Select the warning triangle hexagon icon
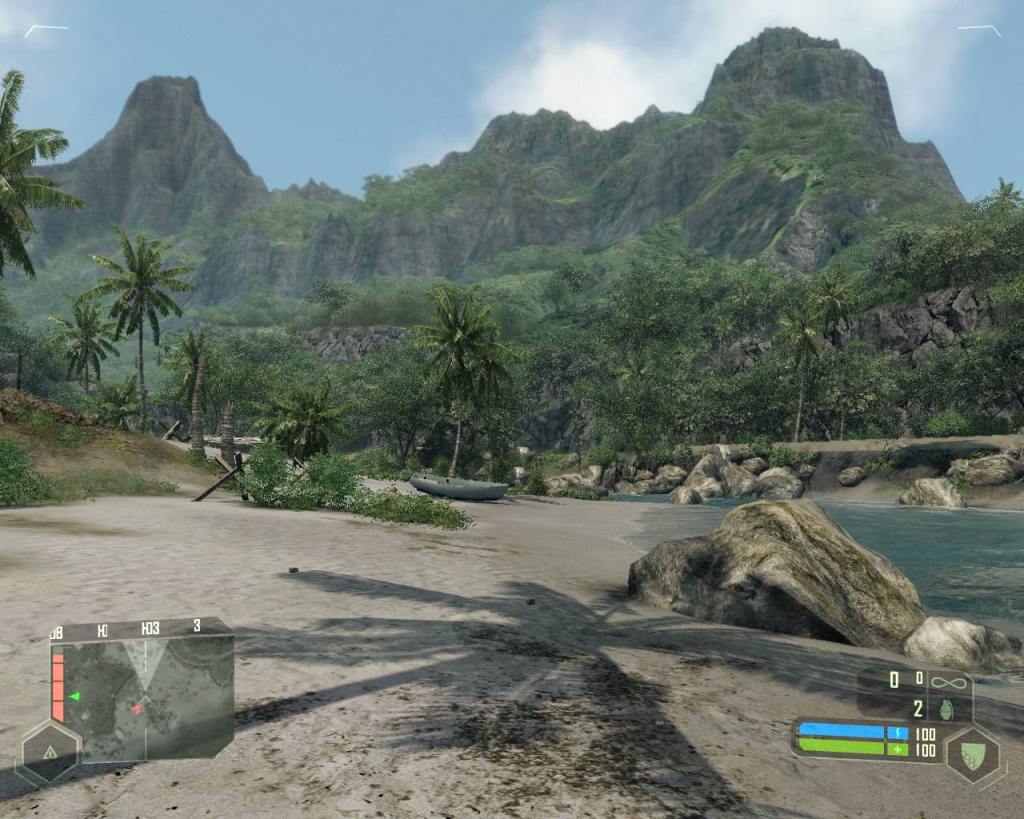 point(48,752)
